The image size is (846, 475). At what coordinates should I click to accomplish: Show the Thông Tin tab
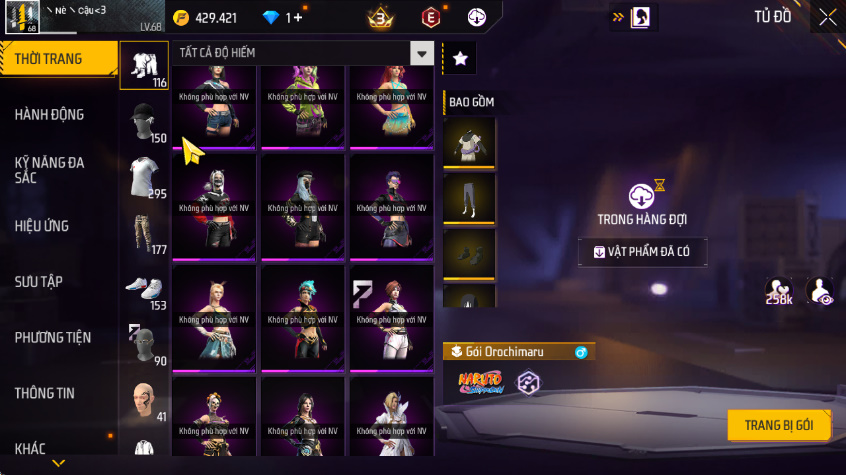(x=44, y=393)
